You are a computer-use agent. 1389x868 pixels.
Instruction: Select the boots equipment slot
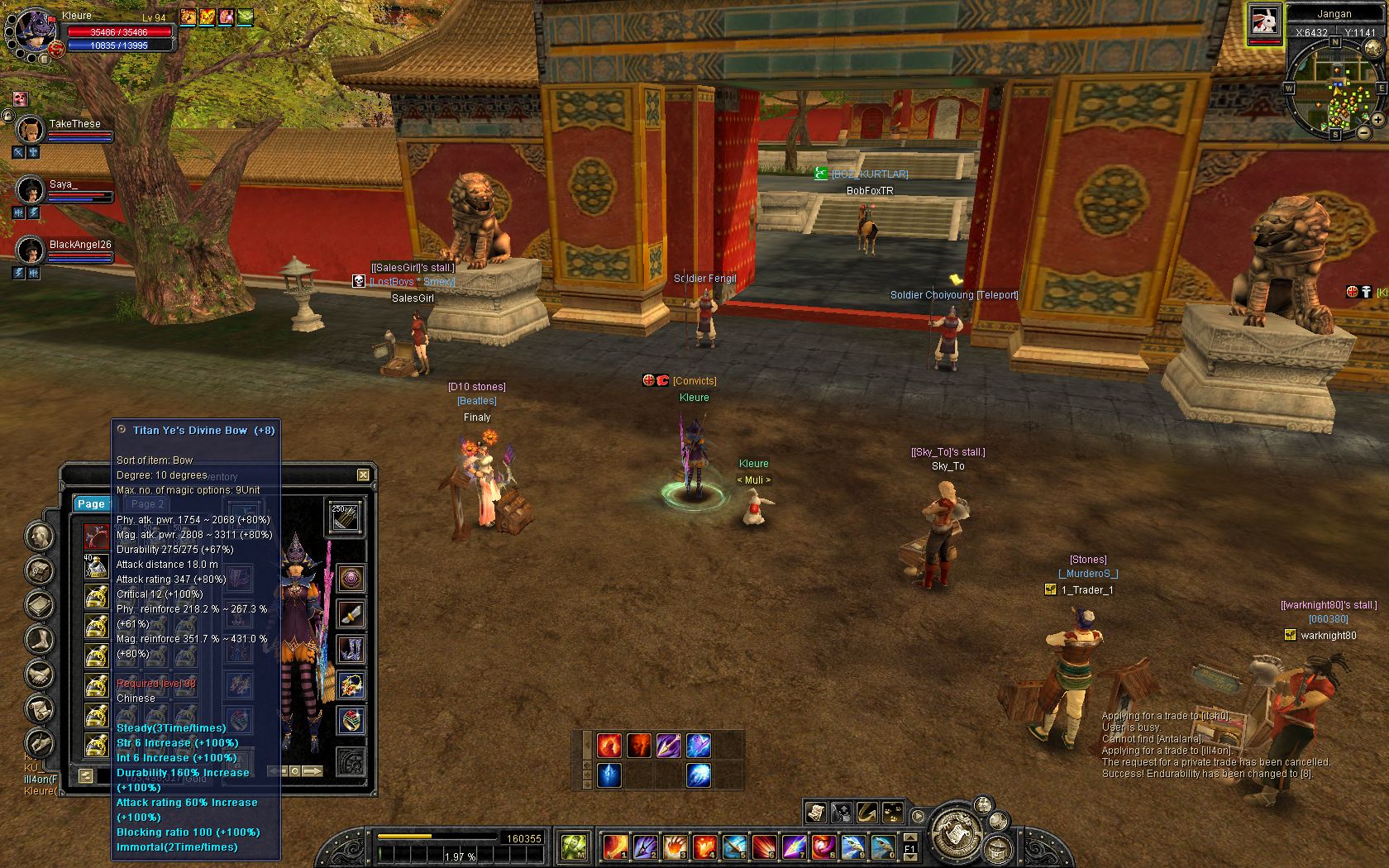click(x=351, y=649)
